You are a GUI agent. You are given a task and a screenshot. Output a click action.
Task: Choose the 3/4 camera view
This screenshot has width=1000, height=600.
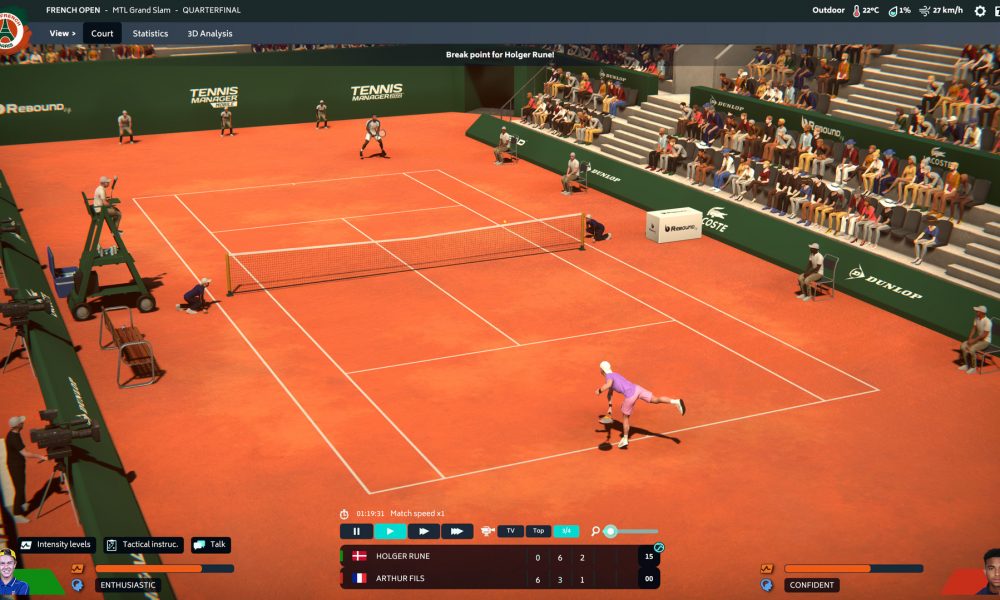click(x=566, y=531)
